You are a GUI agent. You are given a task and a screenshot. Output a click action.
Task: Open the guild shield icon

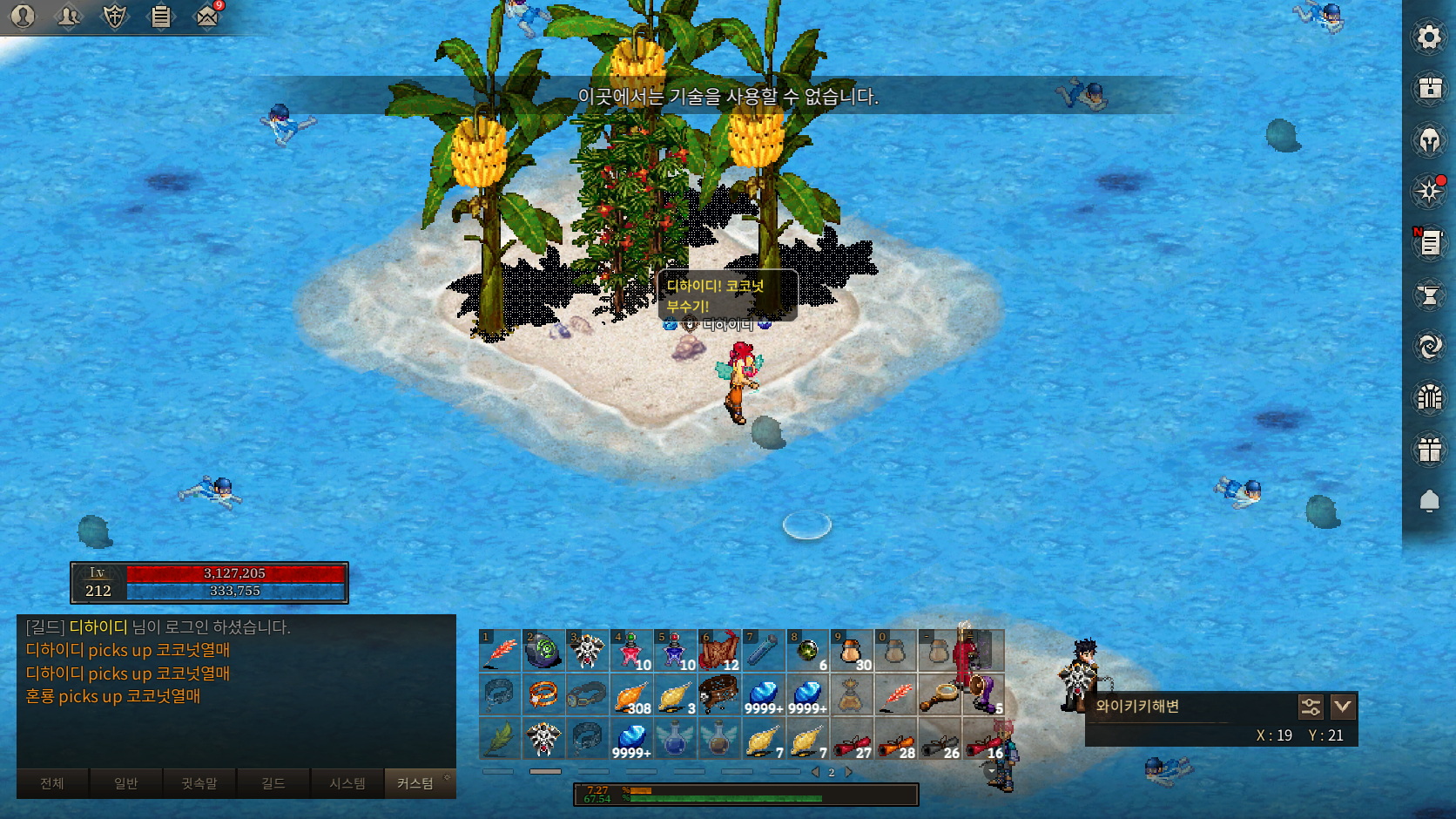[114, 16]
